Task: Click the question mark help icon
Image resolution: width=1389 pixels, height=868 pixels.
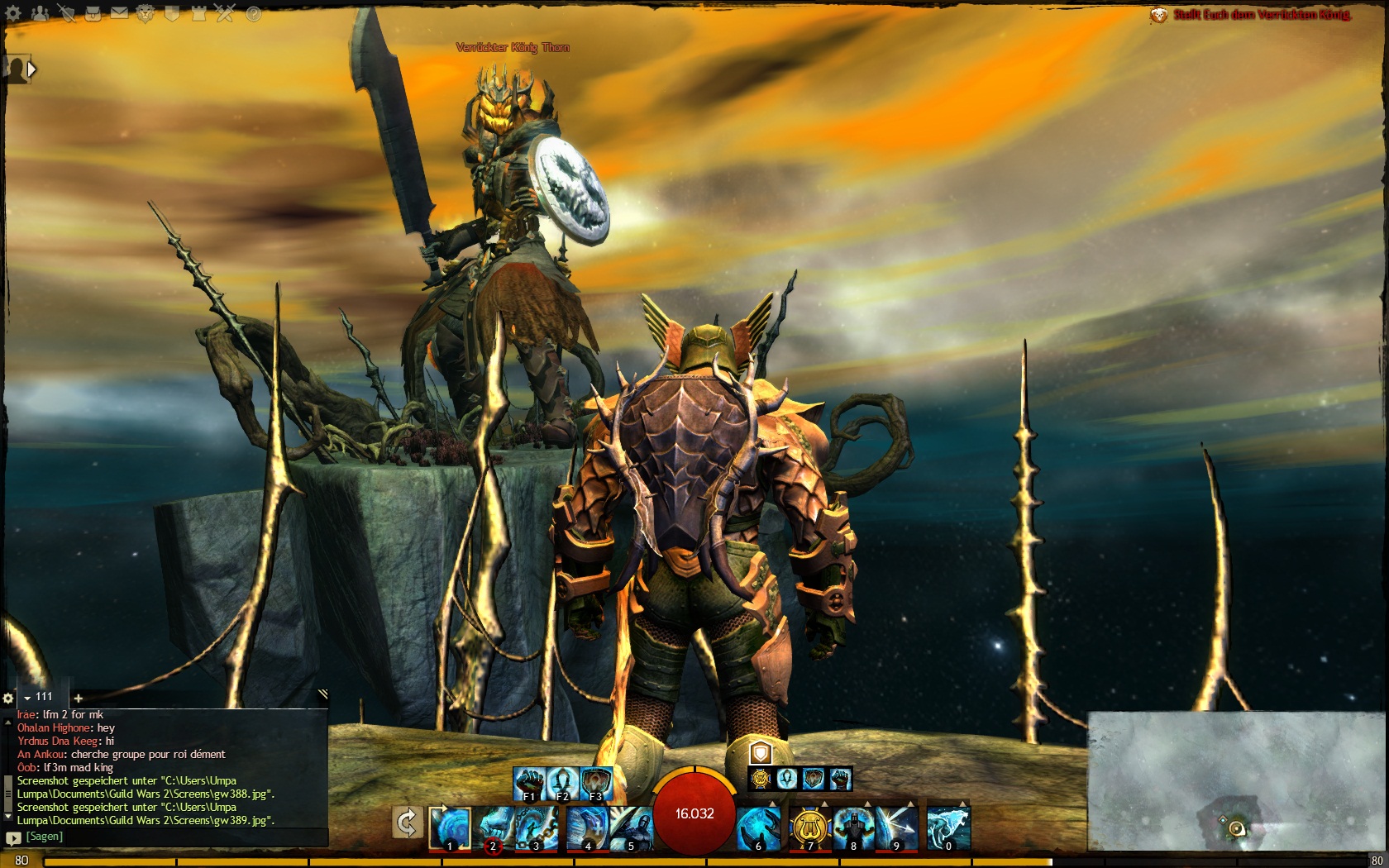Action: [253, 14]
